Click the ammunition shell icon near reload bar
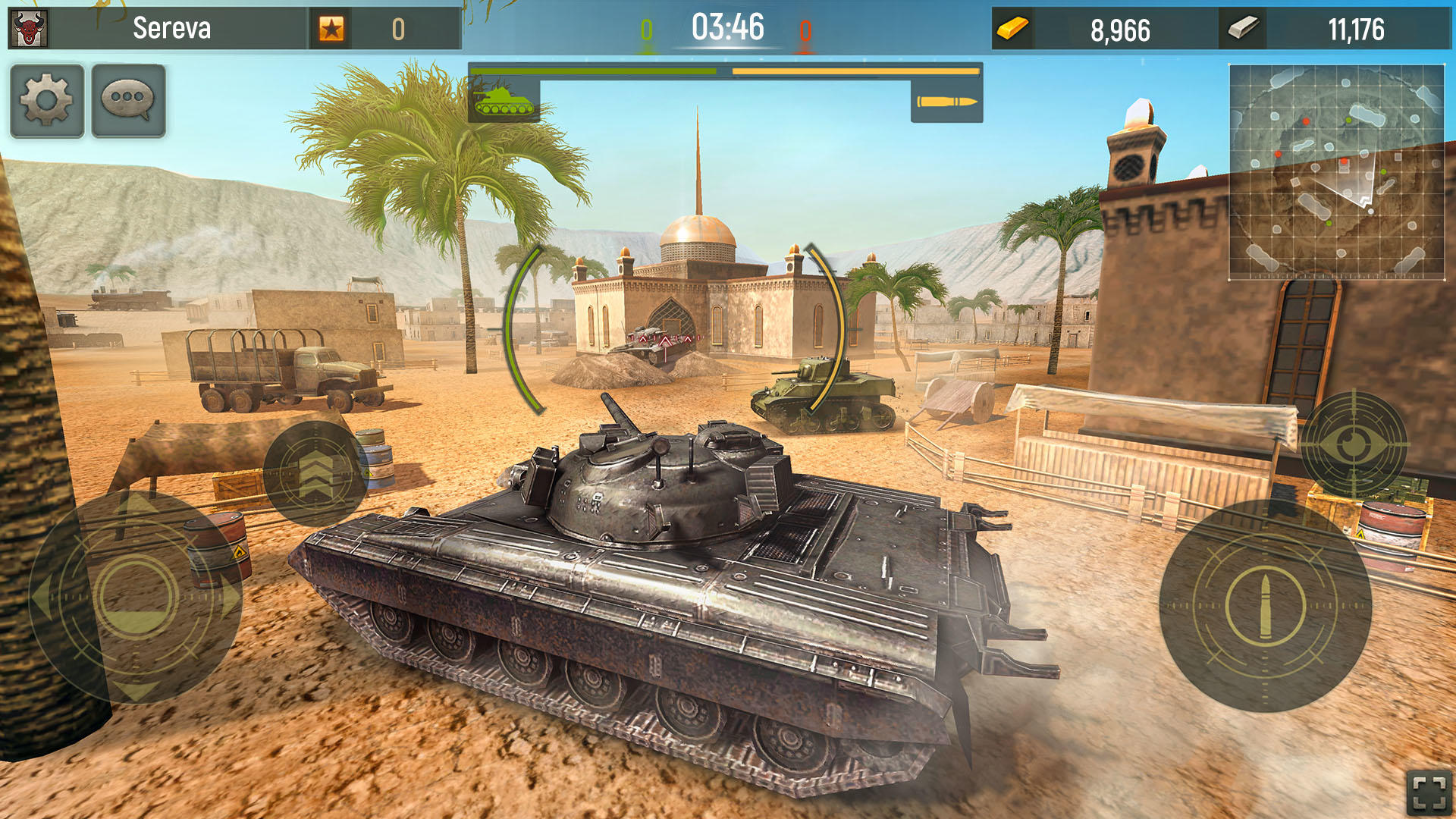 click(948, 101)
